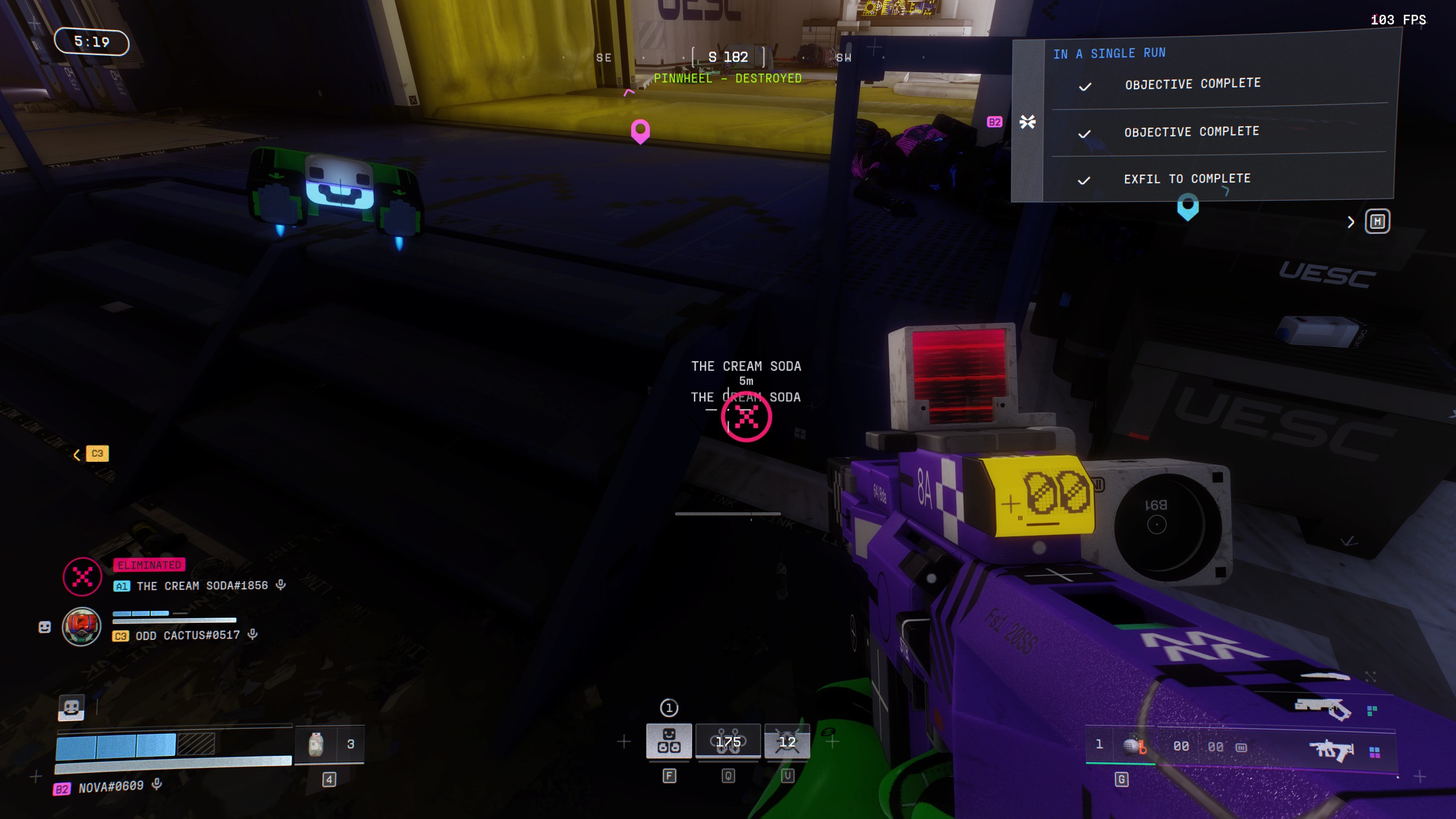Screen dimensions: 1456x819
Task: Click the pink location ping marker
Action: point(640,131)
